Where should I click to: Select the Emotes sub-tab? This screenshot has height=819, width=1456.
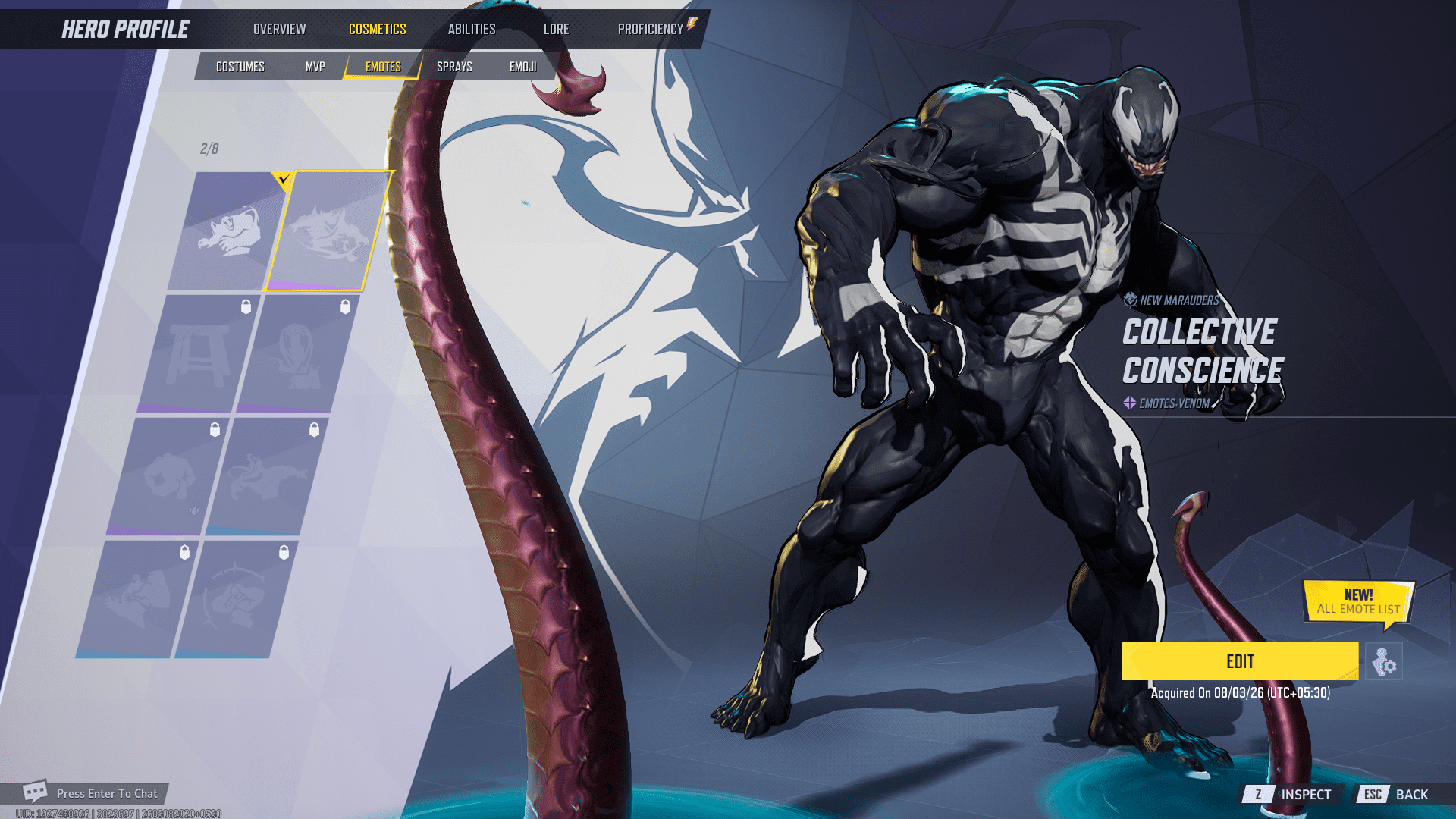pos(383,67)
